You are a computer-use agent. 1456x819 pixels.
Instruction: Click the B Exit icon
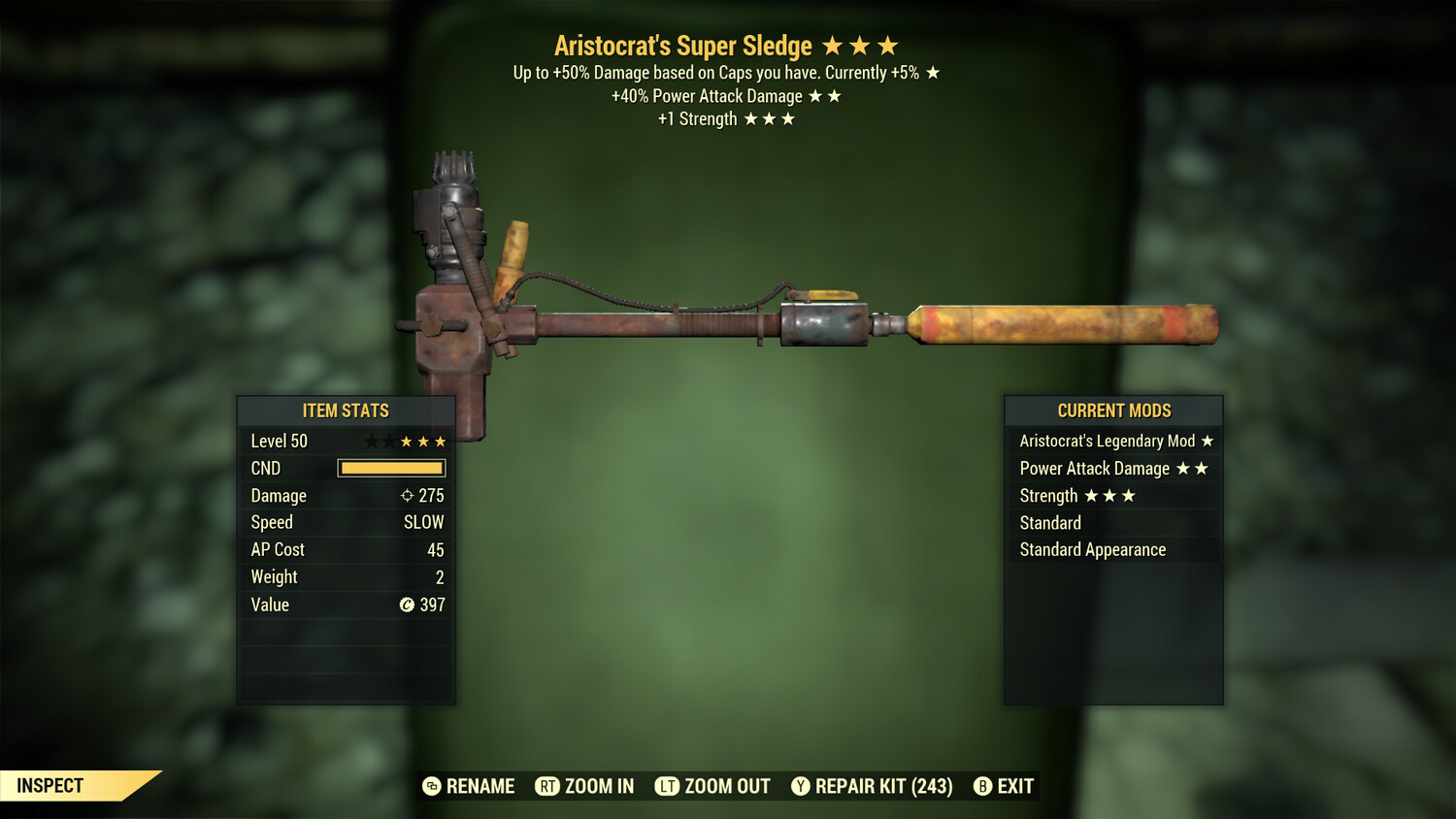pos(982,786)
